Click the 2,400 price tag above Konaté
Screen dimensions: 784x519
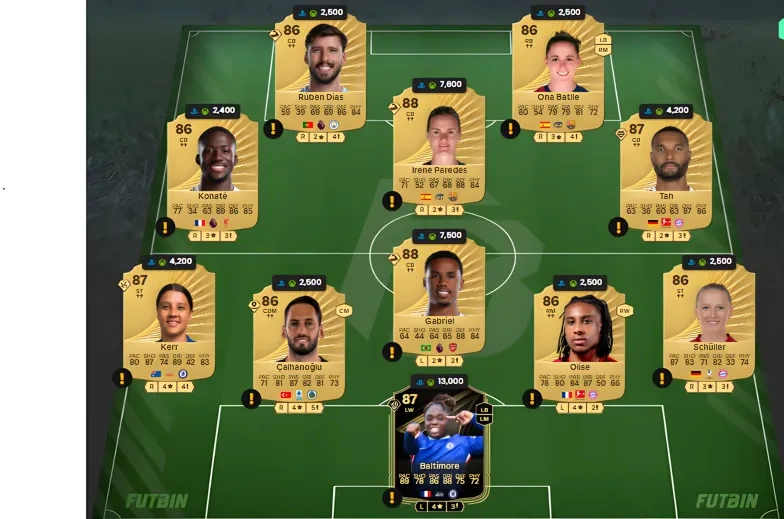click(x=213, y=111)
